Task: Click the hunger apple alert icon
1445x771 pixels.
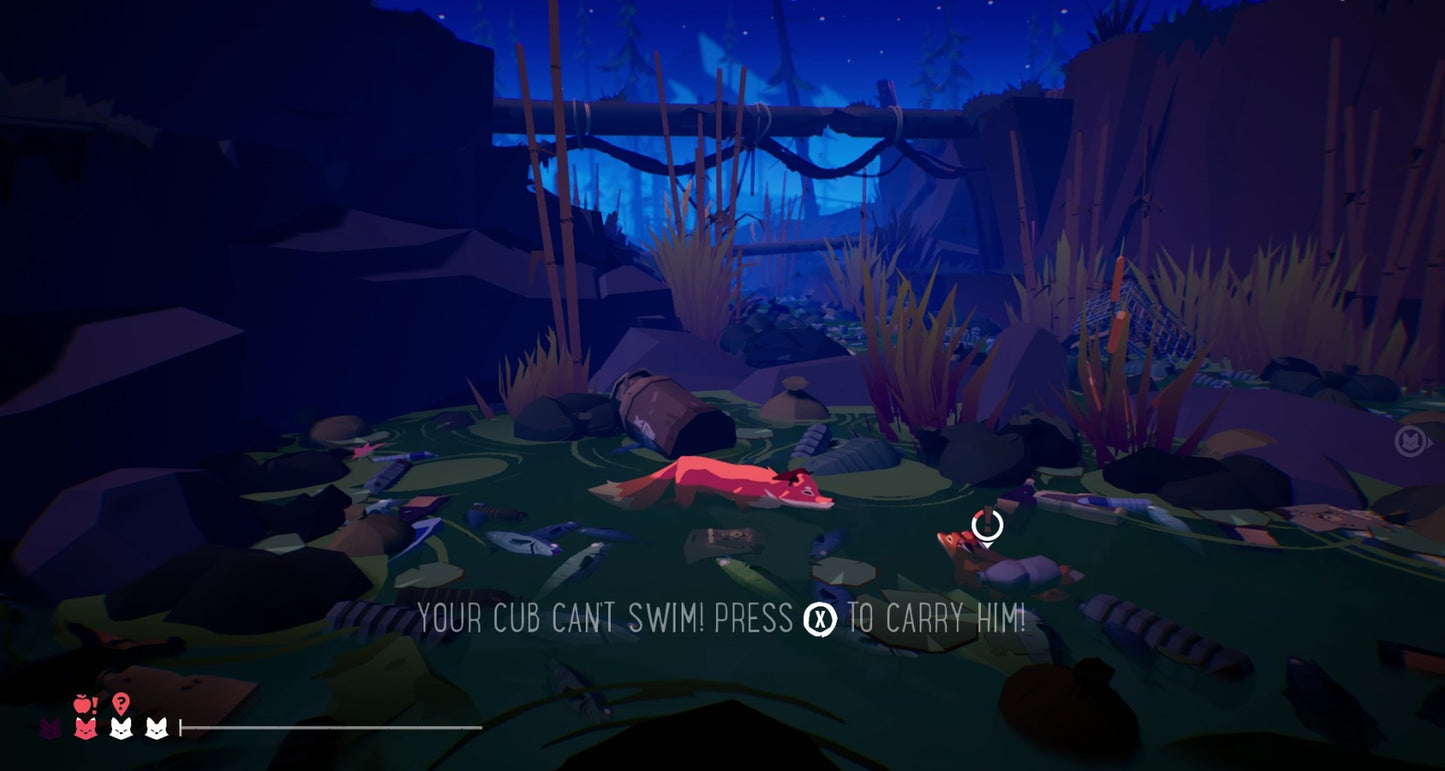Action: [x=81, y=703]
